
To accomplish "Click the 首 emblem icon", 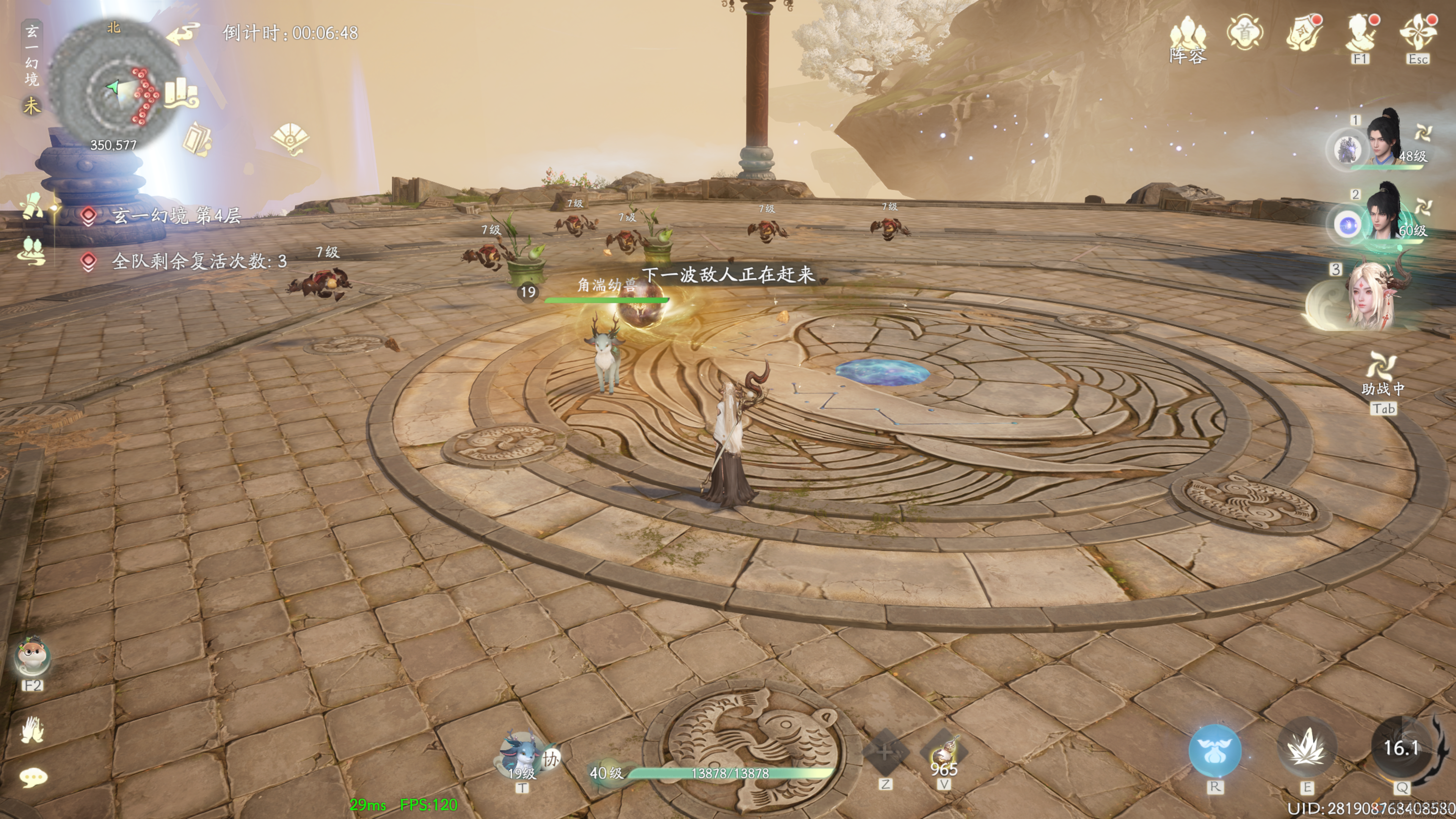I will [x=1245, y=32].
